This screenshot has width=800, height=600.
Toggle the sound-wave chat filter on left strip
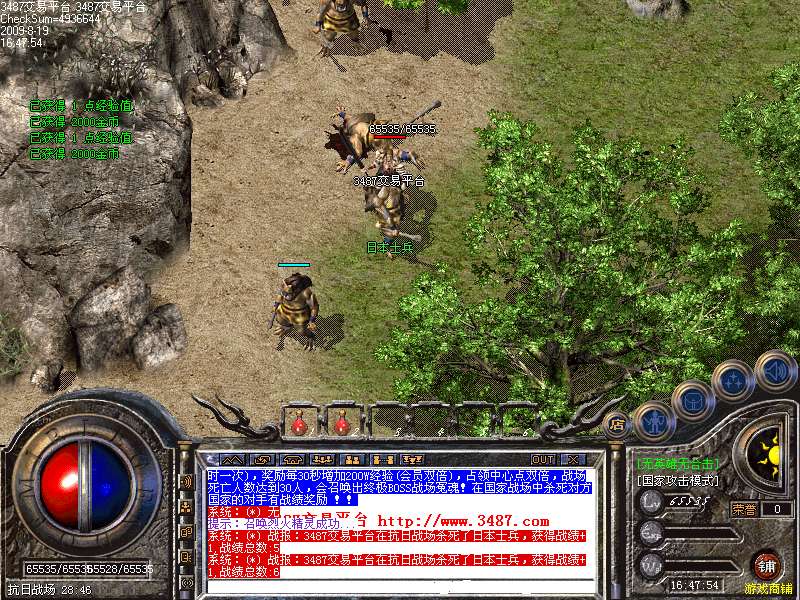coord(187,481)
